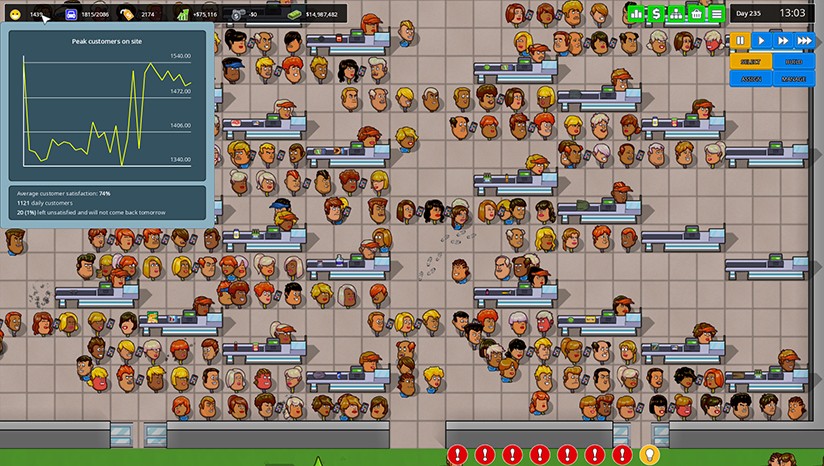Set game speed to normal play
824x466 pixels.
[x=761, y=41]
